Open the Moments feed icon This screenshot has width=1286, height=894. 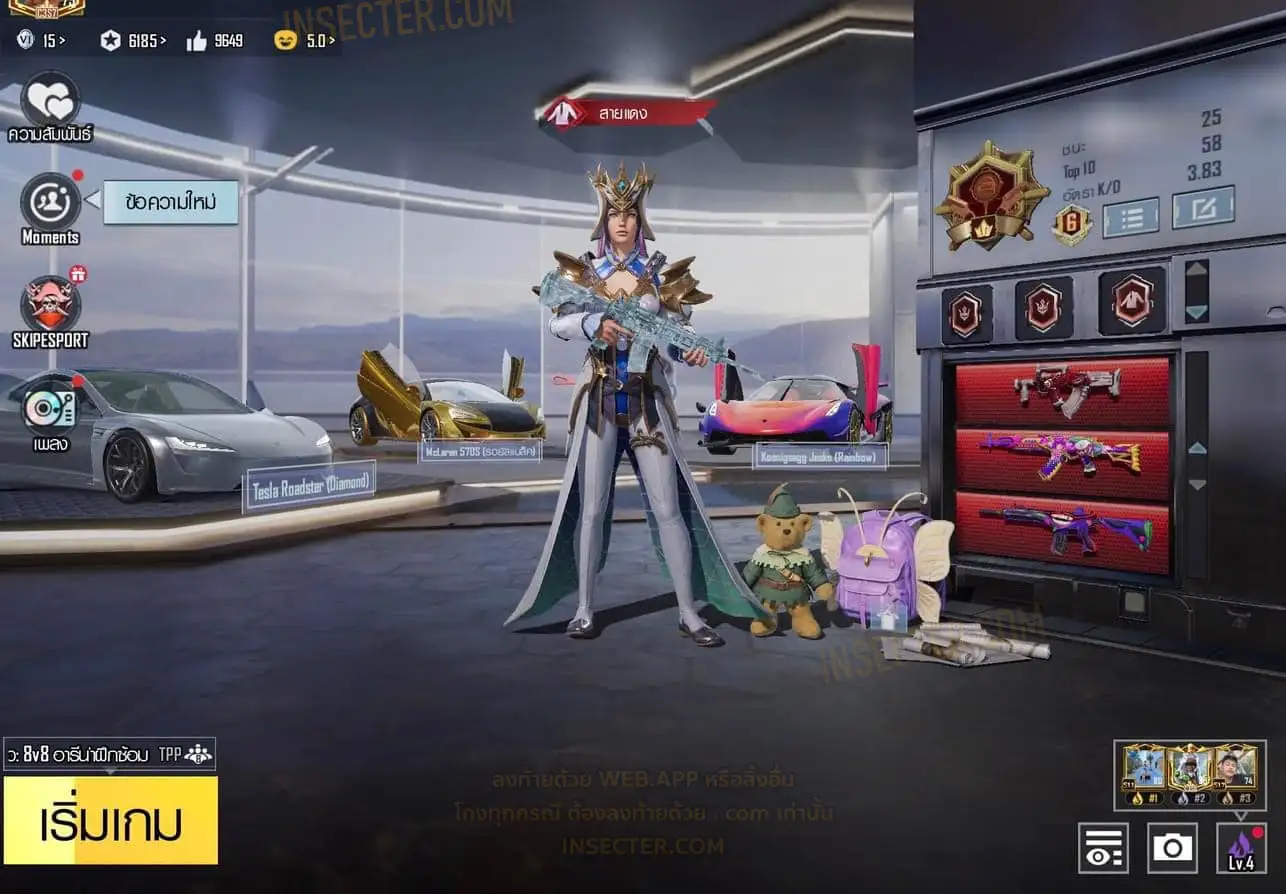[50, 201]
